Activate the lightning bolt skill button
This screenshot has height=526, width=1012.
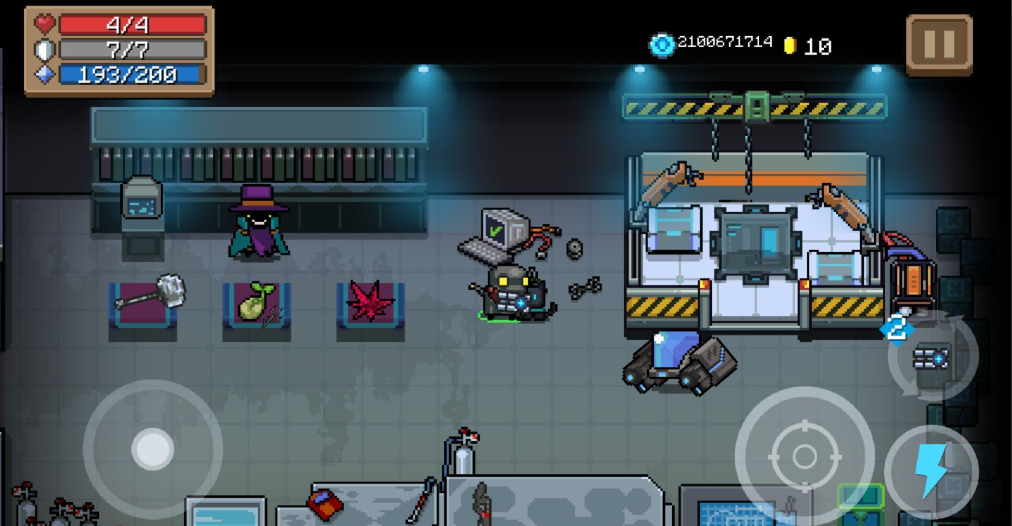(x=931, y=471)
